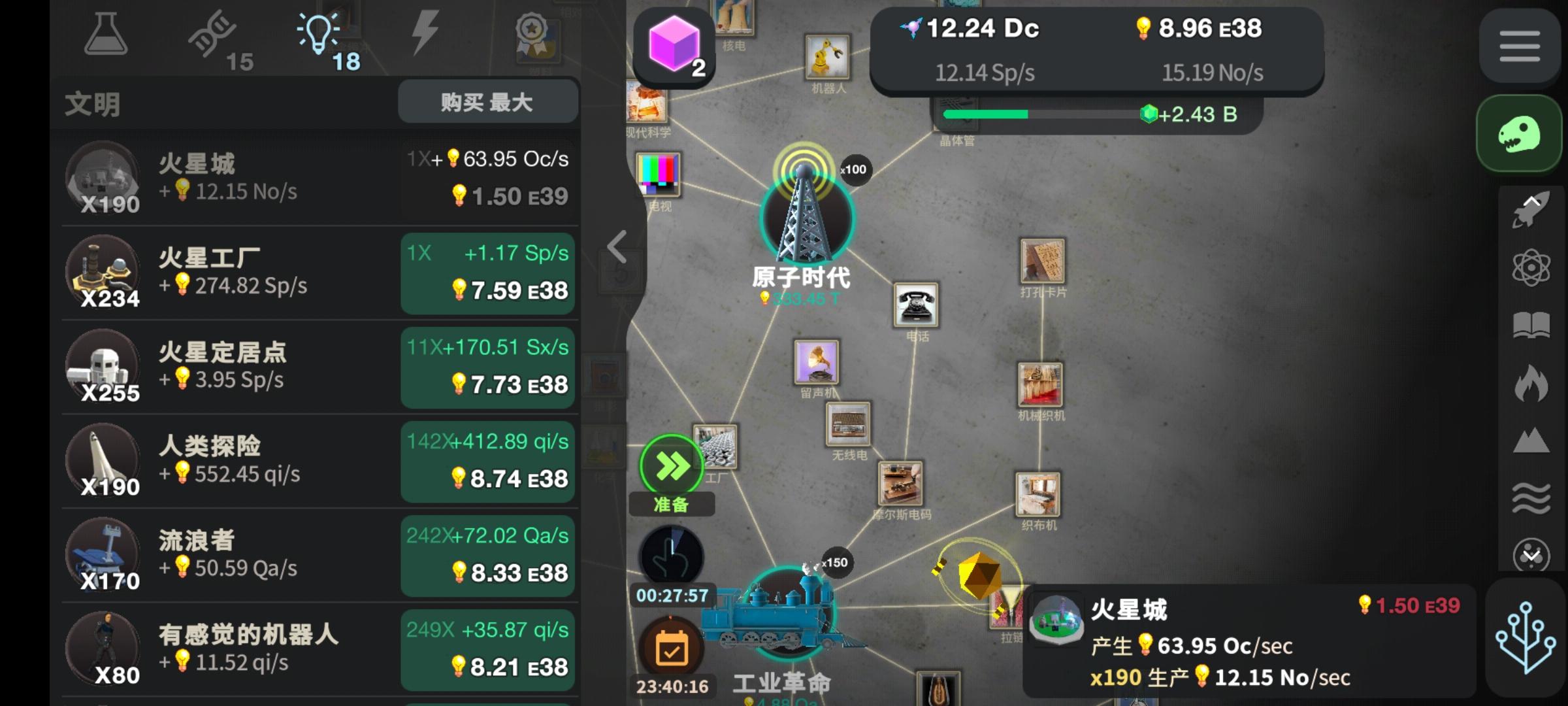1568x706 pixels.
Task: Toggle 购买 最大 buy amount
Action: click(x=488, y=101)
